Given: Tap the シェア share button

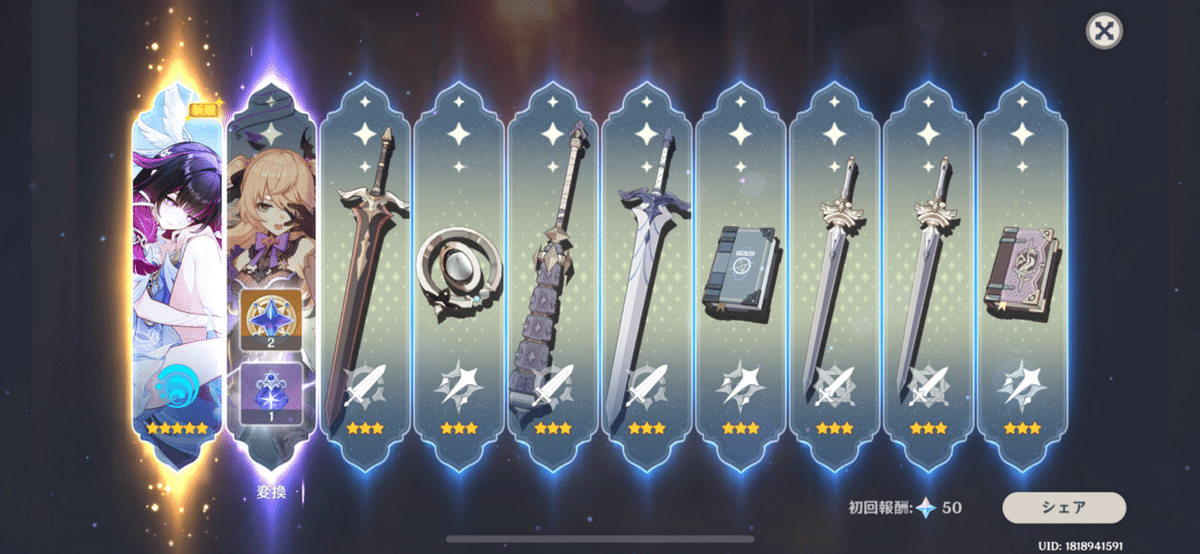Looking at the screenshot, I should click(1064, 507).
